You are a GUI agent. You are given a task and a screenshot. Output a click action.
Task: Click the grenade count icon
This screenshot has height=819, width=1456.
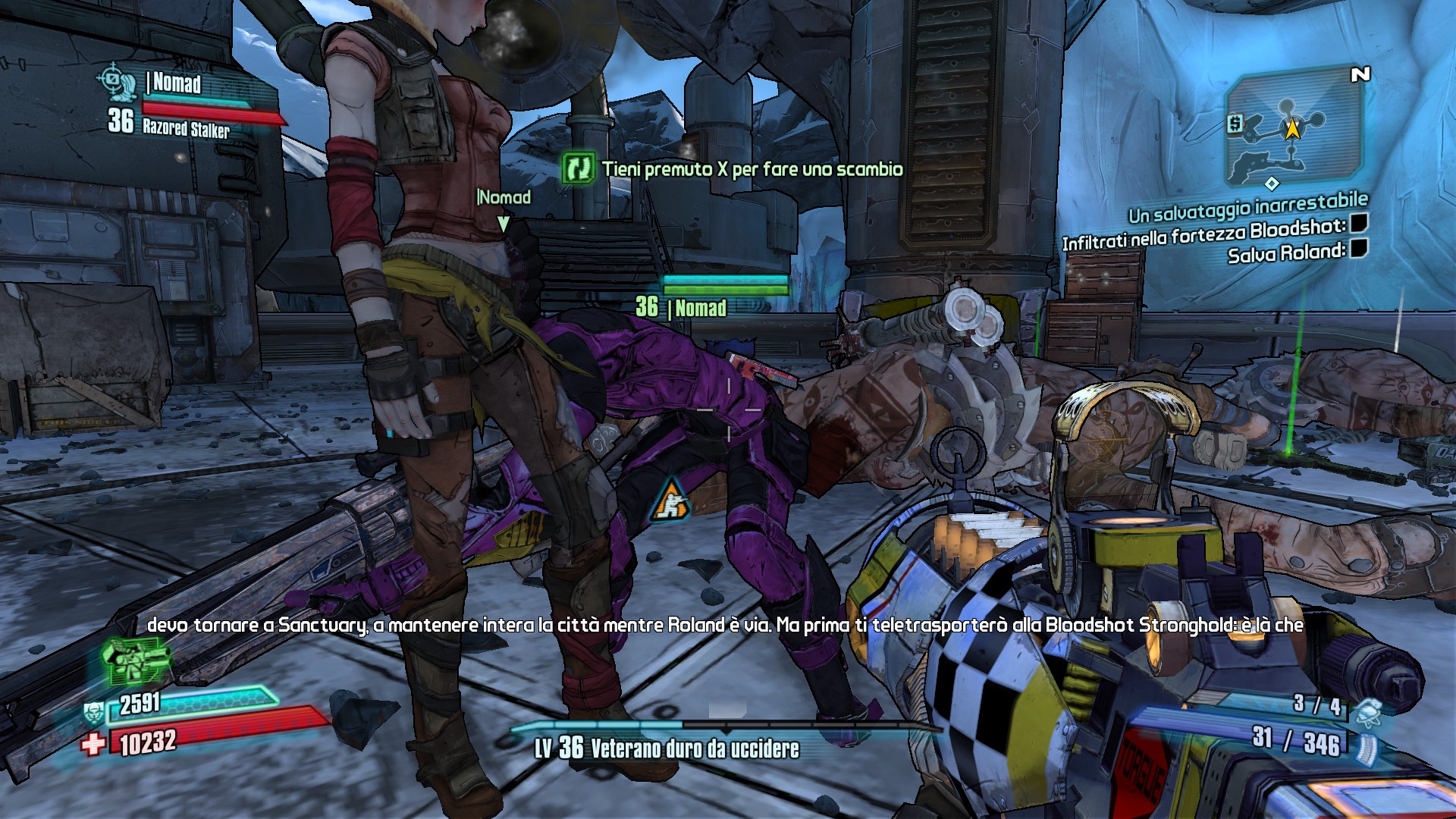(x=1369, y=711)
